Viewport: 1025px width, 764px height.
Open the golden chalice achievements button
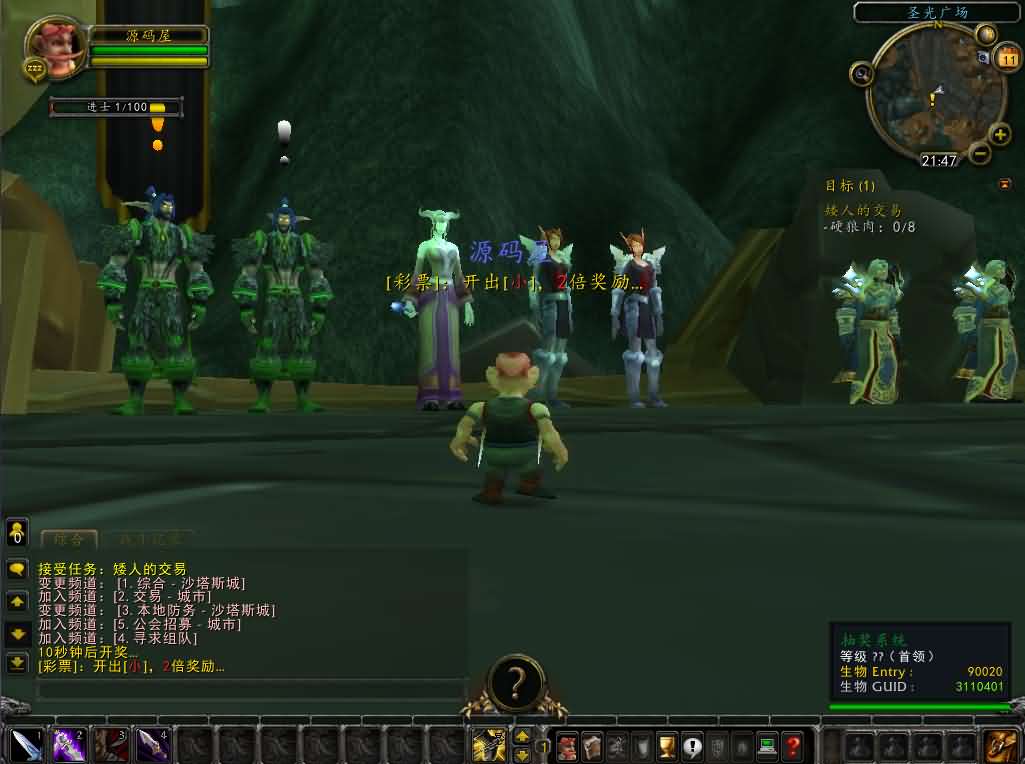[666, 745]
